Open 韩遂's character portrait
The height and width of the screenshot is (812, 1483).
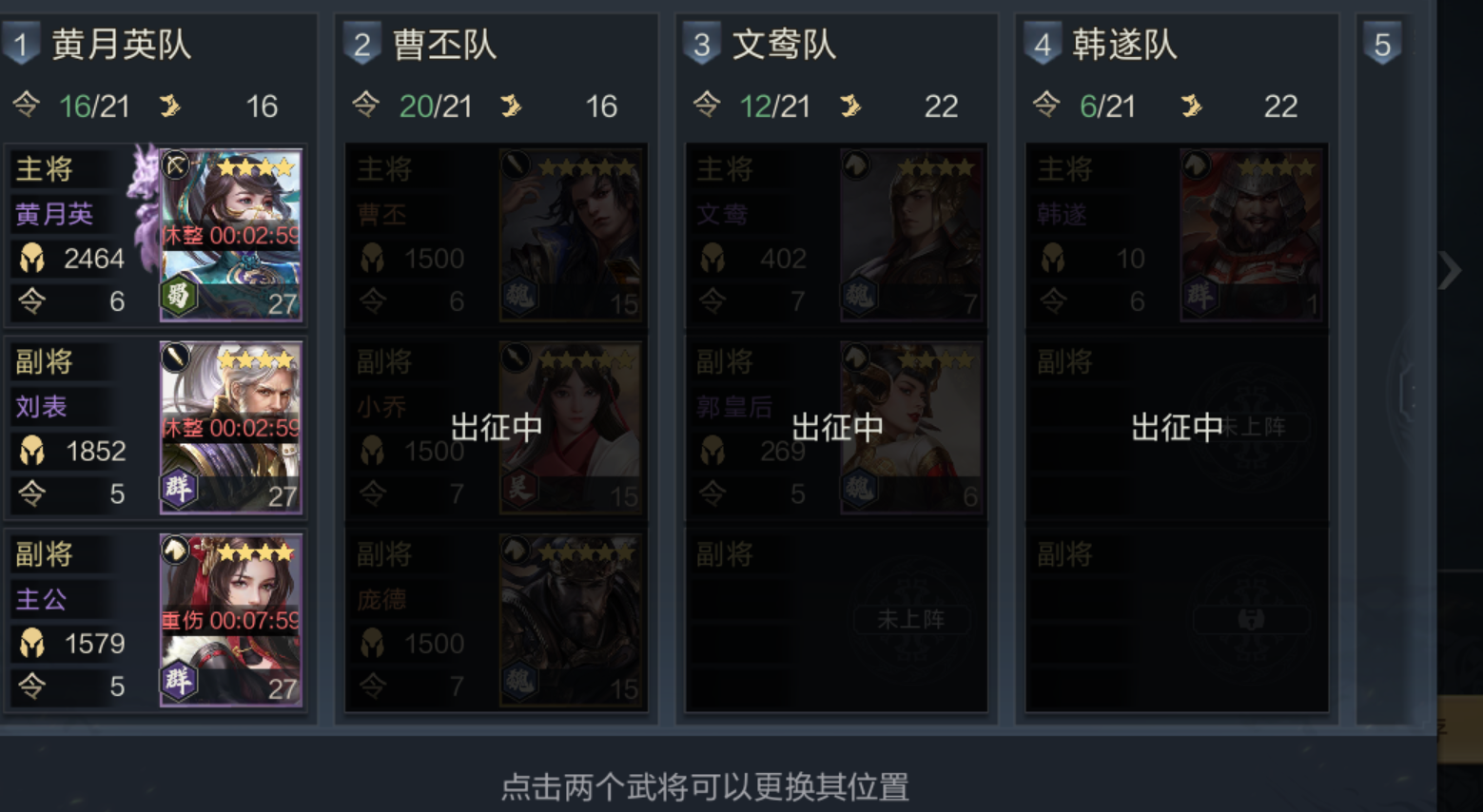tap(1252, 233)
